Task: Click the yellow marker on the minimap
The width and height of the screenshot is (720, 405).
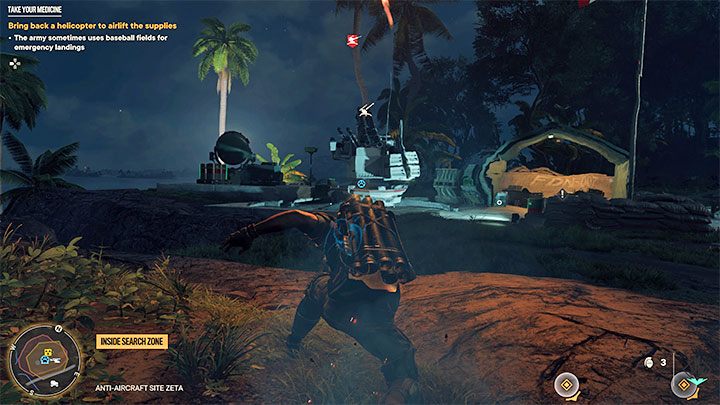Action: coord(46,353)
